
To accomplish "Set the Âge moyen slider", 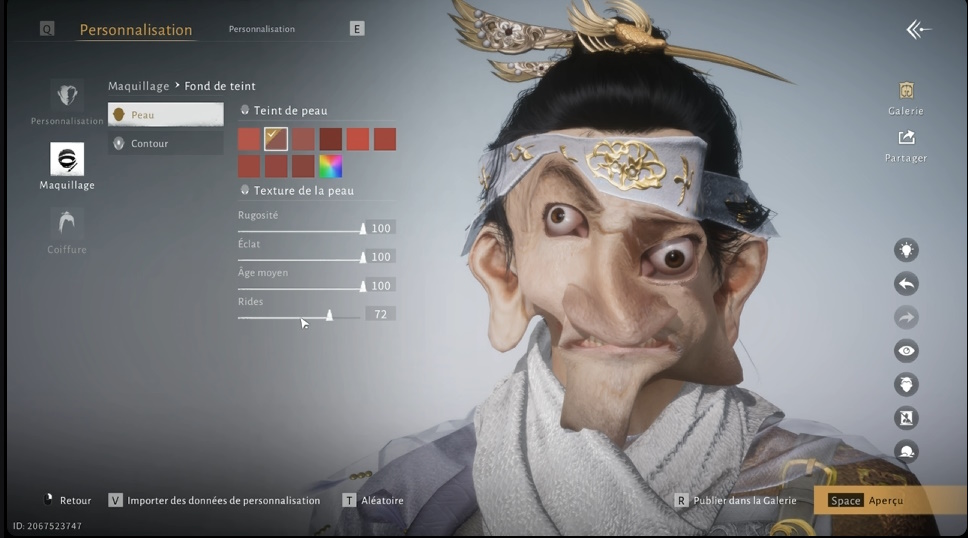I will (362, 286).
